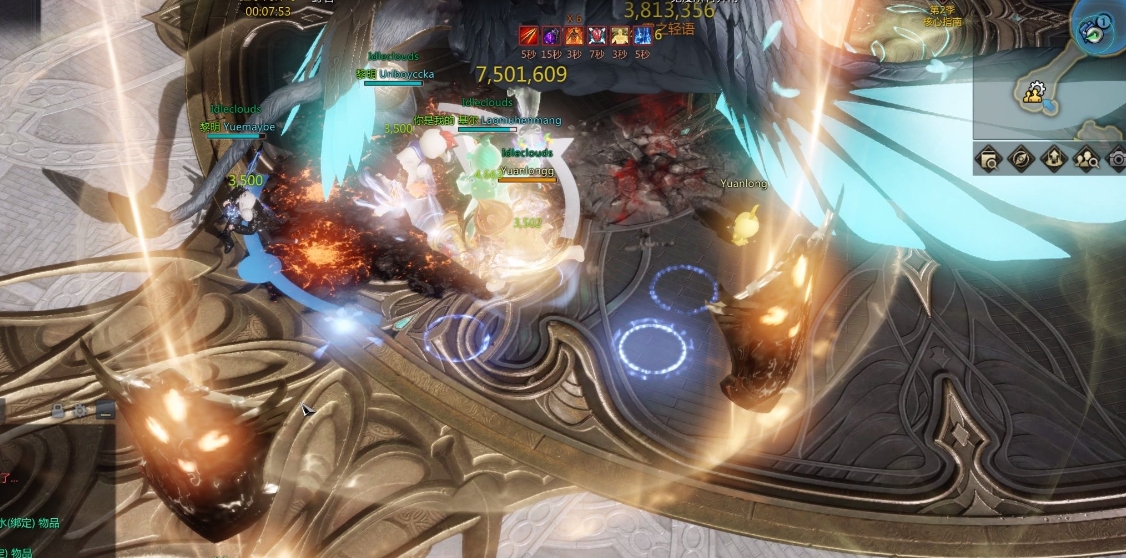The image size is (1126, 558).
Task: Select the upward arrow minimap button
Action: pyautogui.click(x=1053, y=157)
